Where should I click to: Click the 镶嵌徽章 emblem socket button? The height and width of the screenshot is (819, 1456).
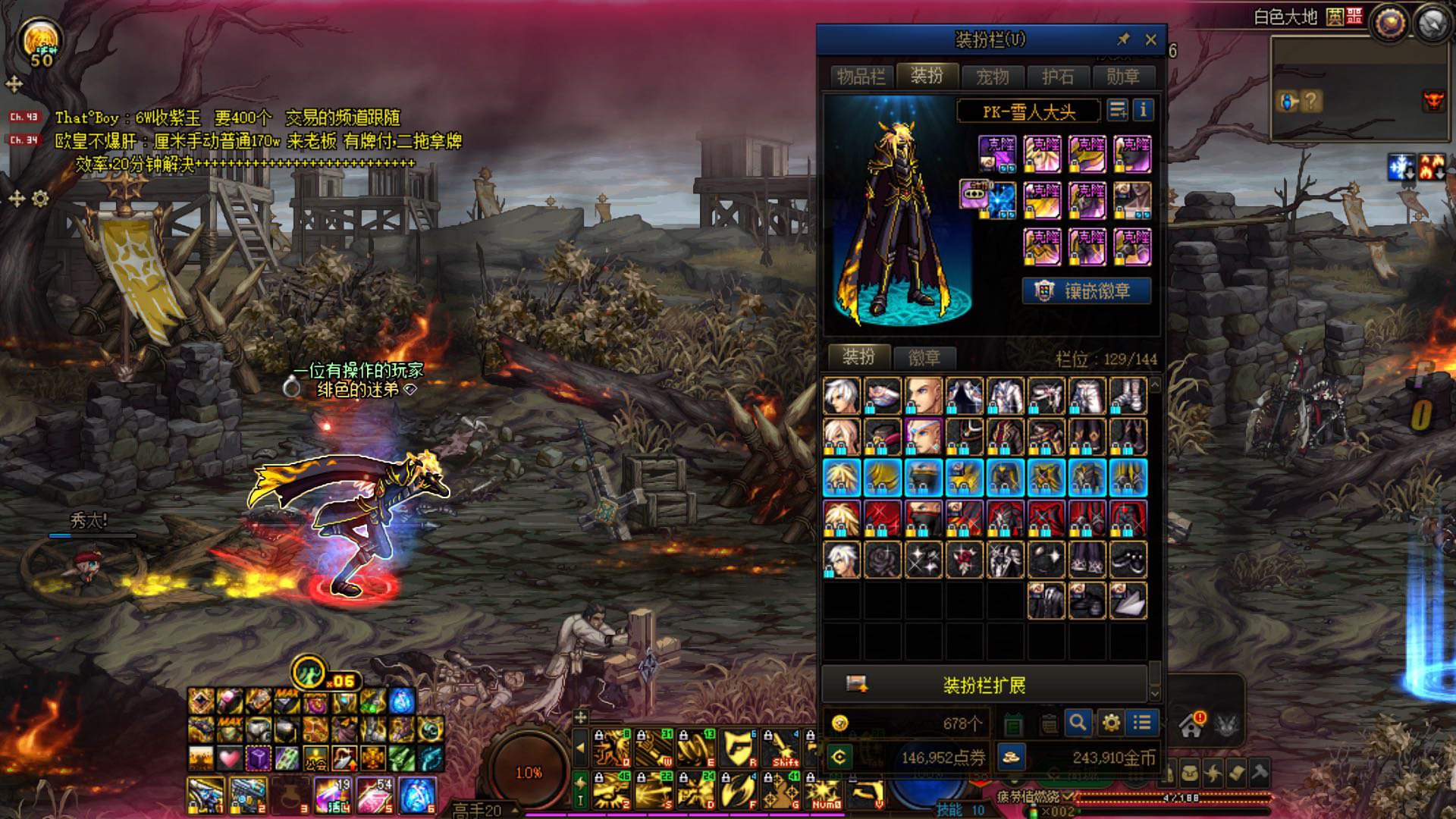coord(1087,291)
